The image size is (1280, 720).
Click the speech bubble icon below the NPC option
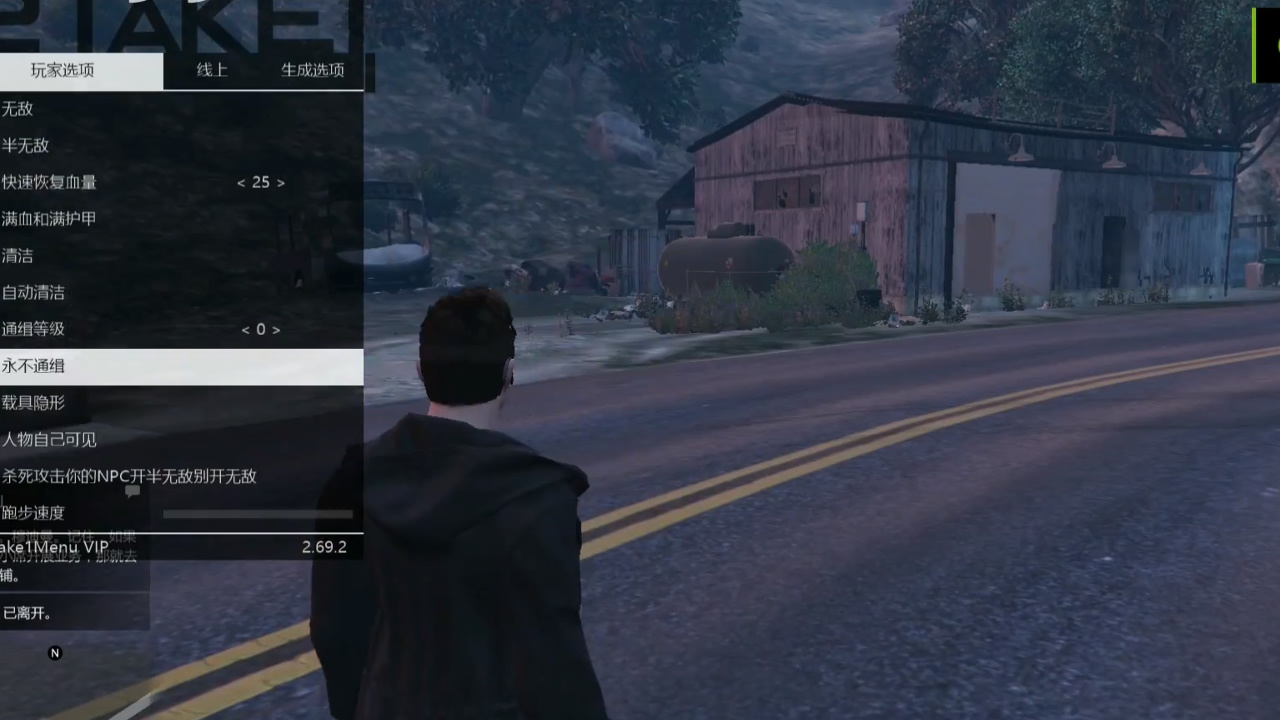(132, 492)
